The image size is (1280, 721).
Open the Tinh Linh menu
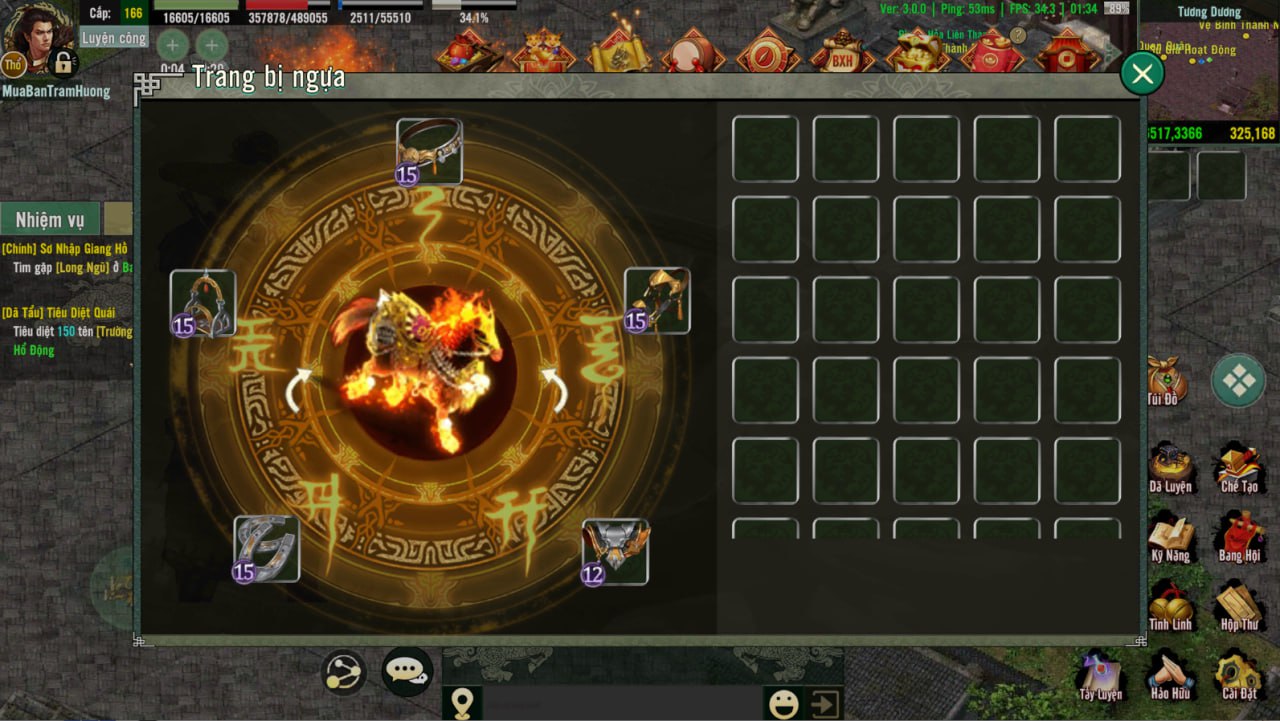[1169, 606]
